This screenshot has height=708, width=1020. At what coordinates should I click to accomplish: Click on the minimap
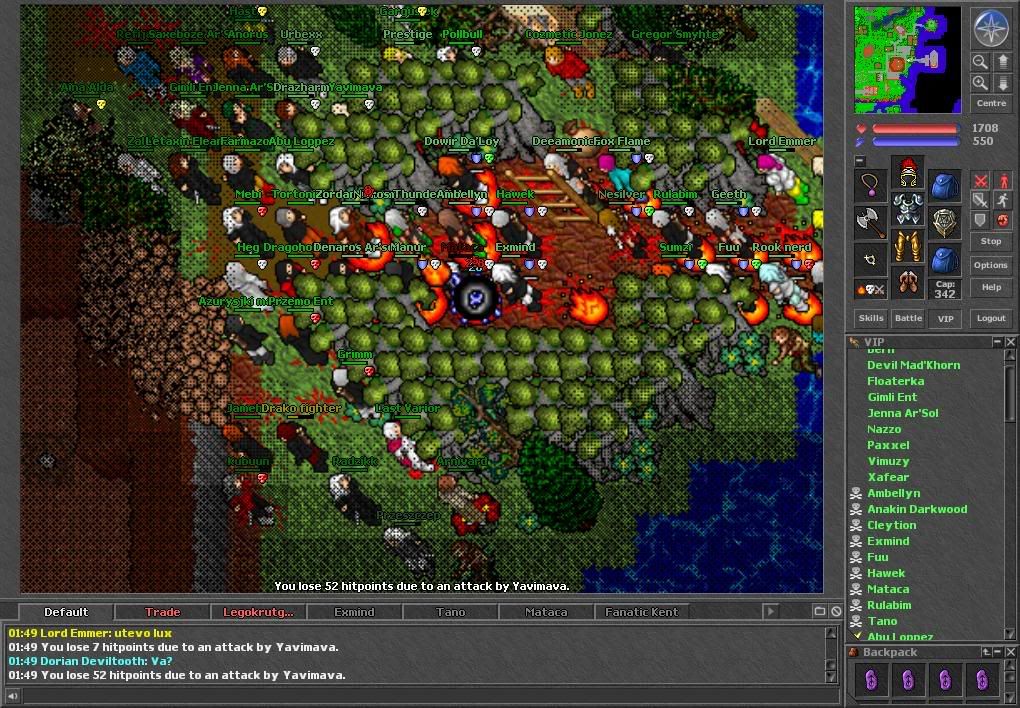(x=907, y=60)
